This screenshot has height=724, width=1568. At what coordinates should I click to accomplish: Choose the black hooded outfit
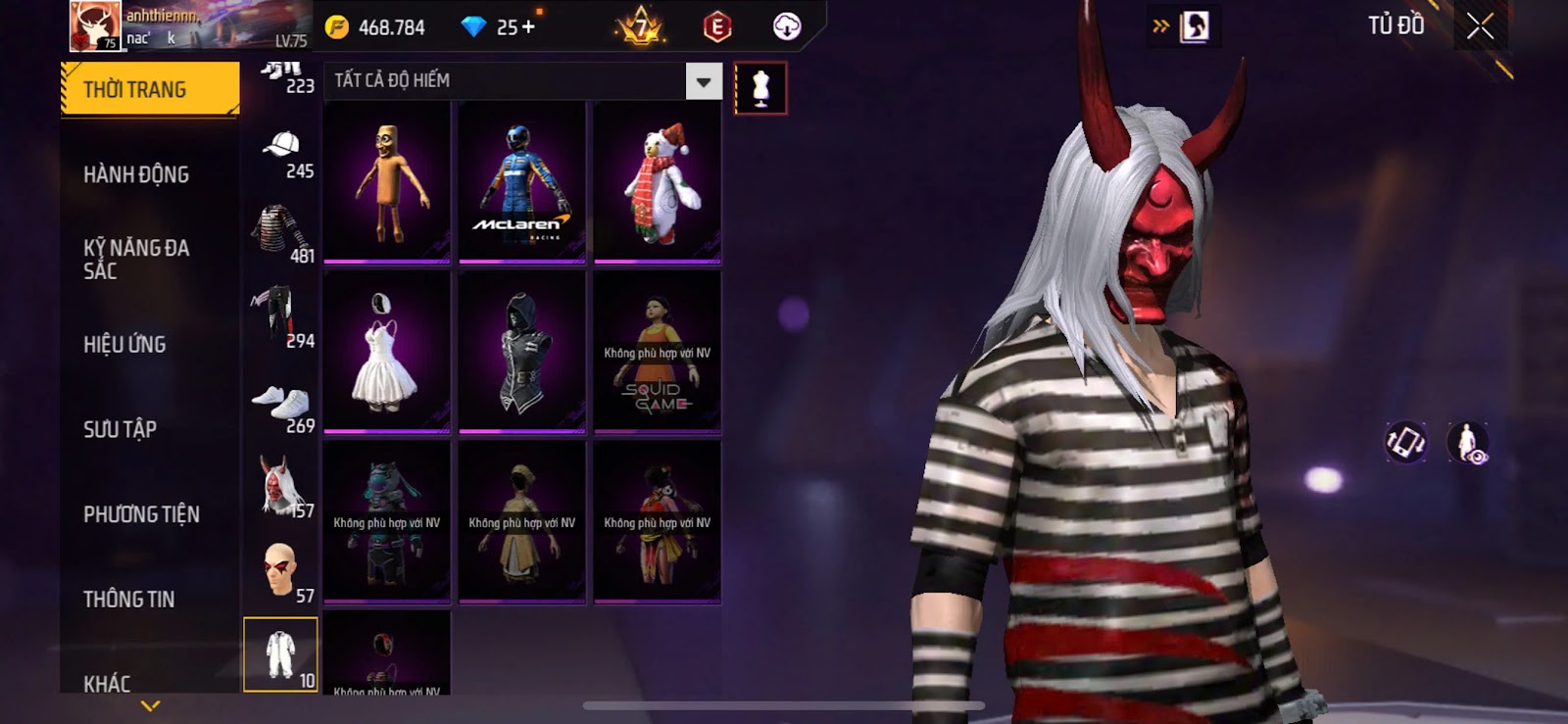tap(521, 352)
